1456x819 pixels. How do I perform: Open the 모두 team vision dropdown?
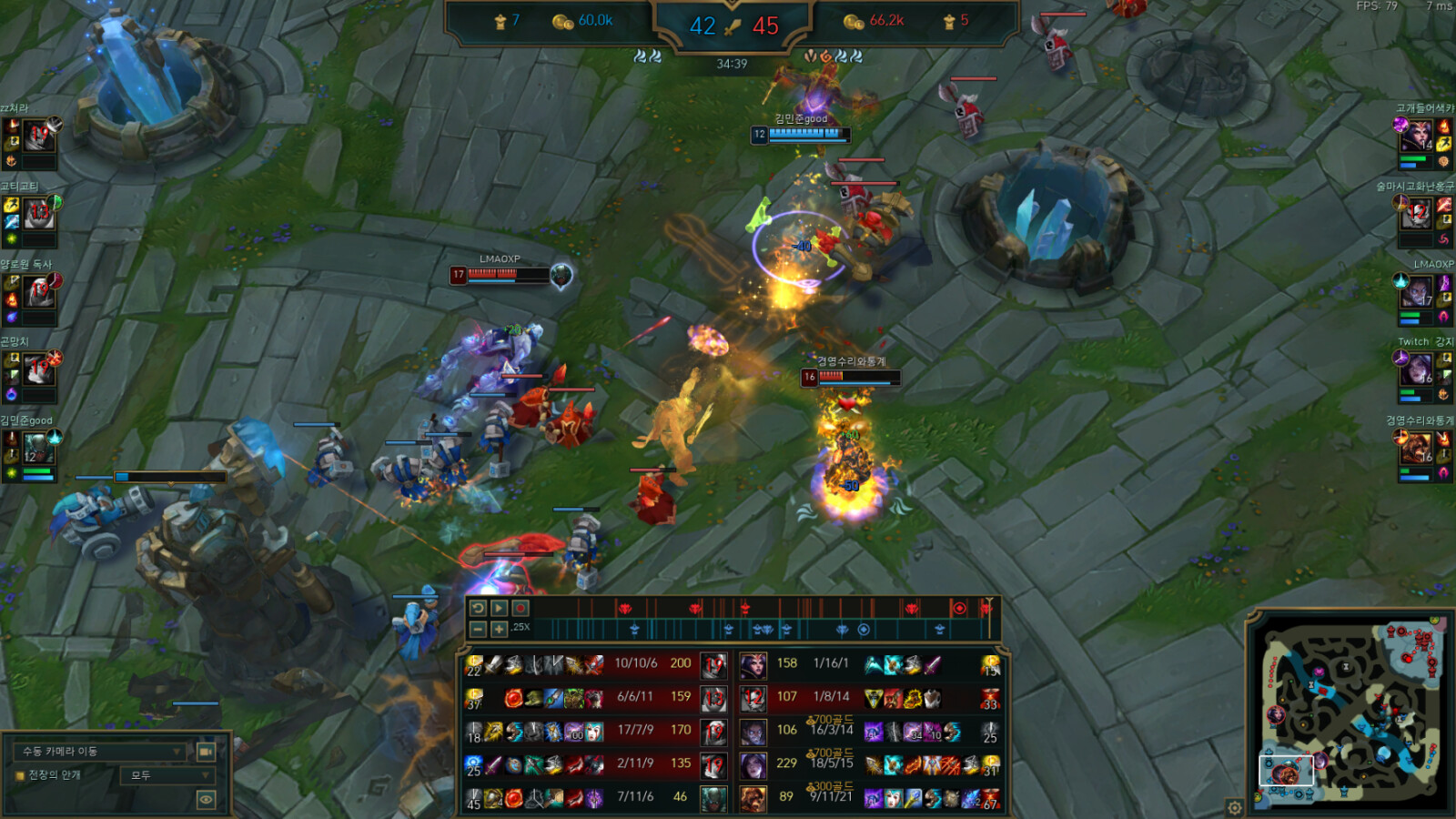click(x=167, y=775)
